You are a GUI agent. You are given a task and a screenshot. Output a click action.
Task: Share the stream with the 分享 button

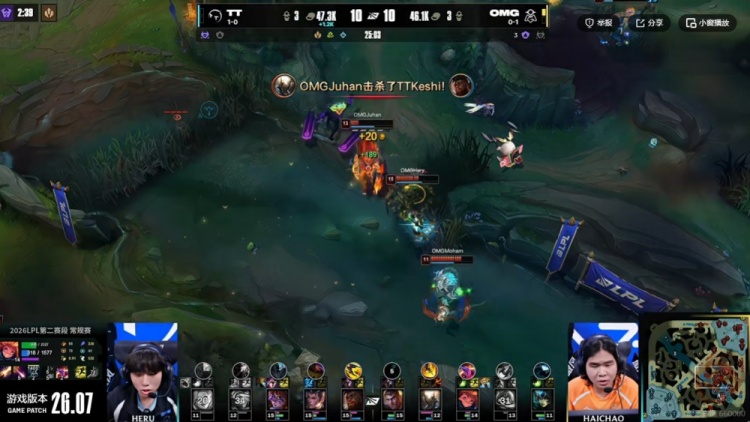coord(650,22)
